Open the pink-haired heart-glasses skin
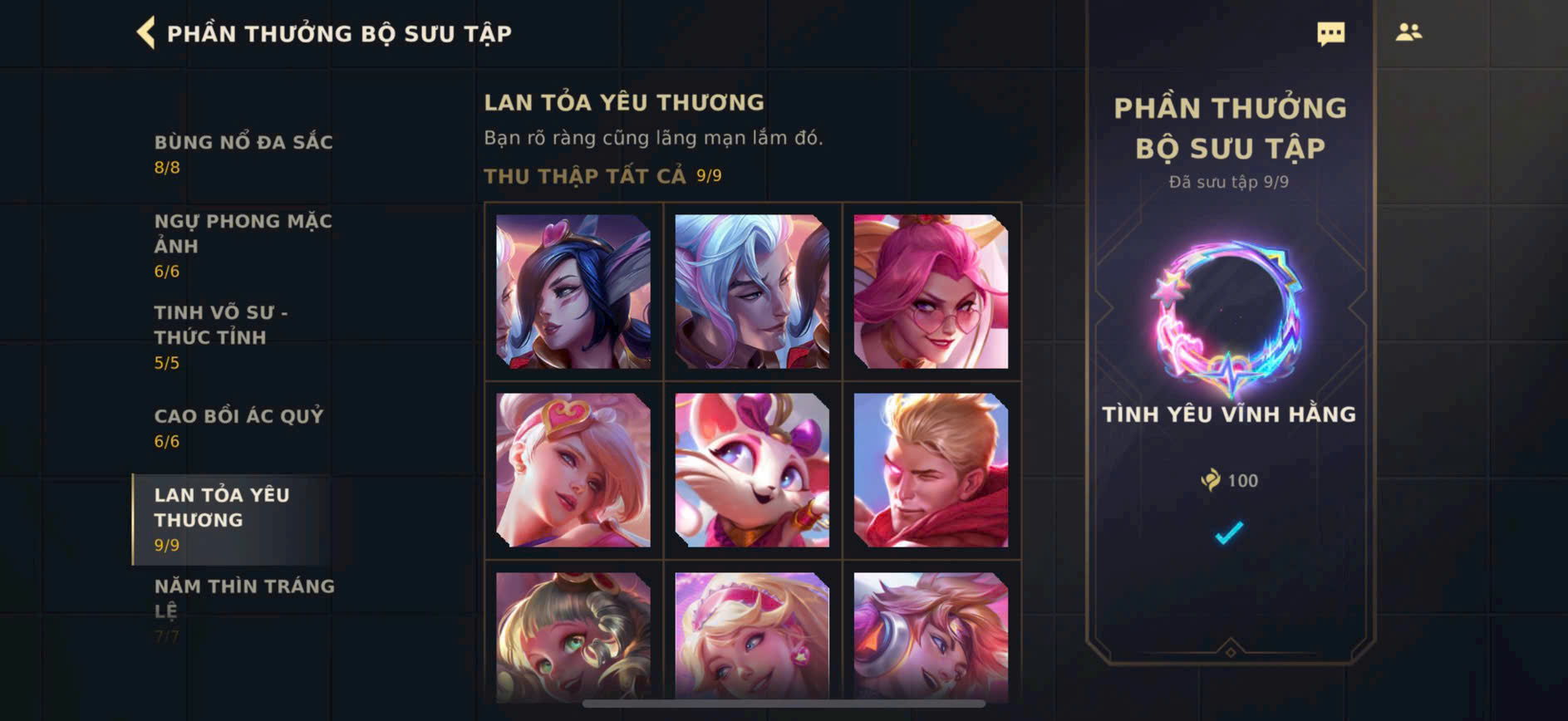The height and width of the screenshot is (721, 1568). [x=931, y=292]
